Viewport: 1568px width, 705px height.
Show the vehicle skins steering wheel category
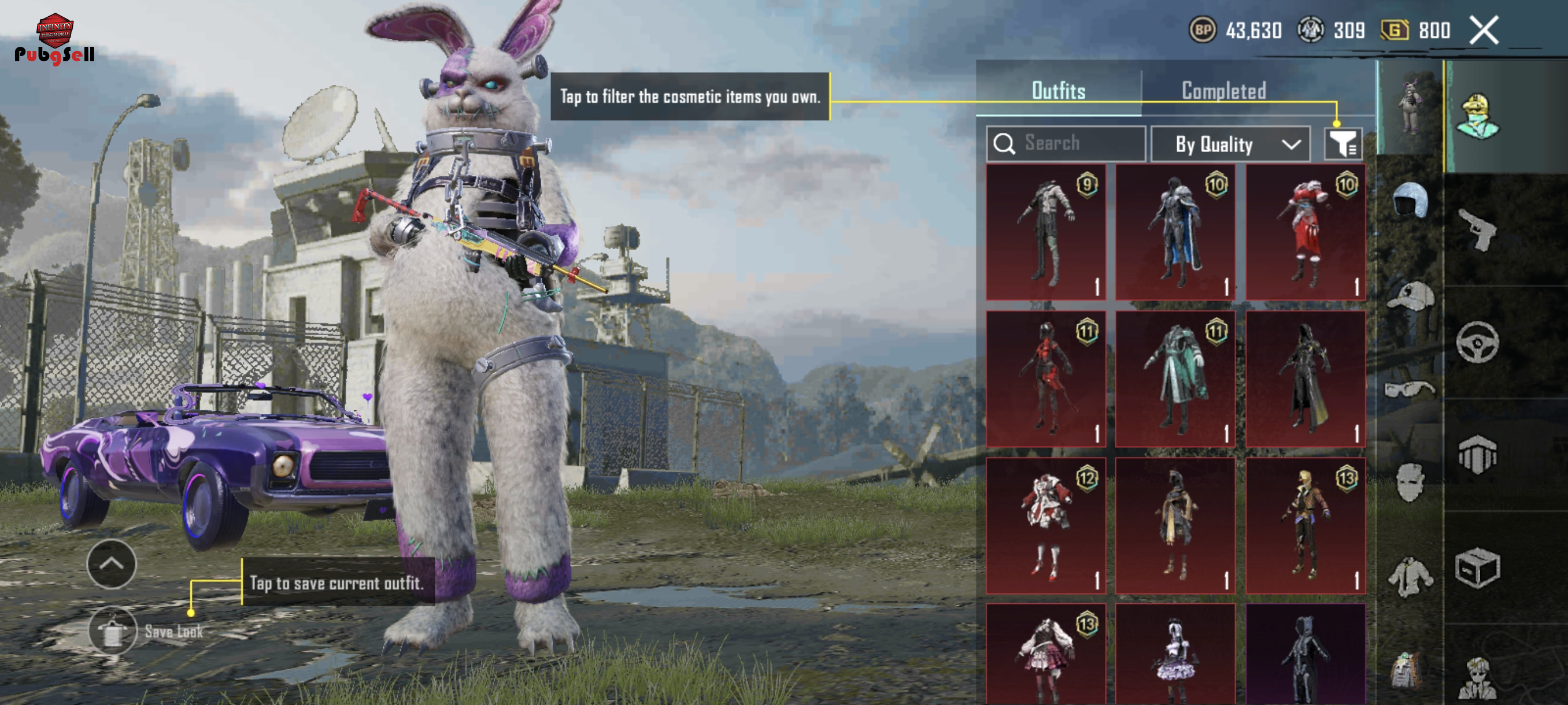point(1477,343)
